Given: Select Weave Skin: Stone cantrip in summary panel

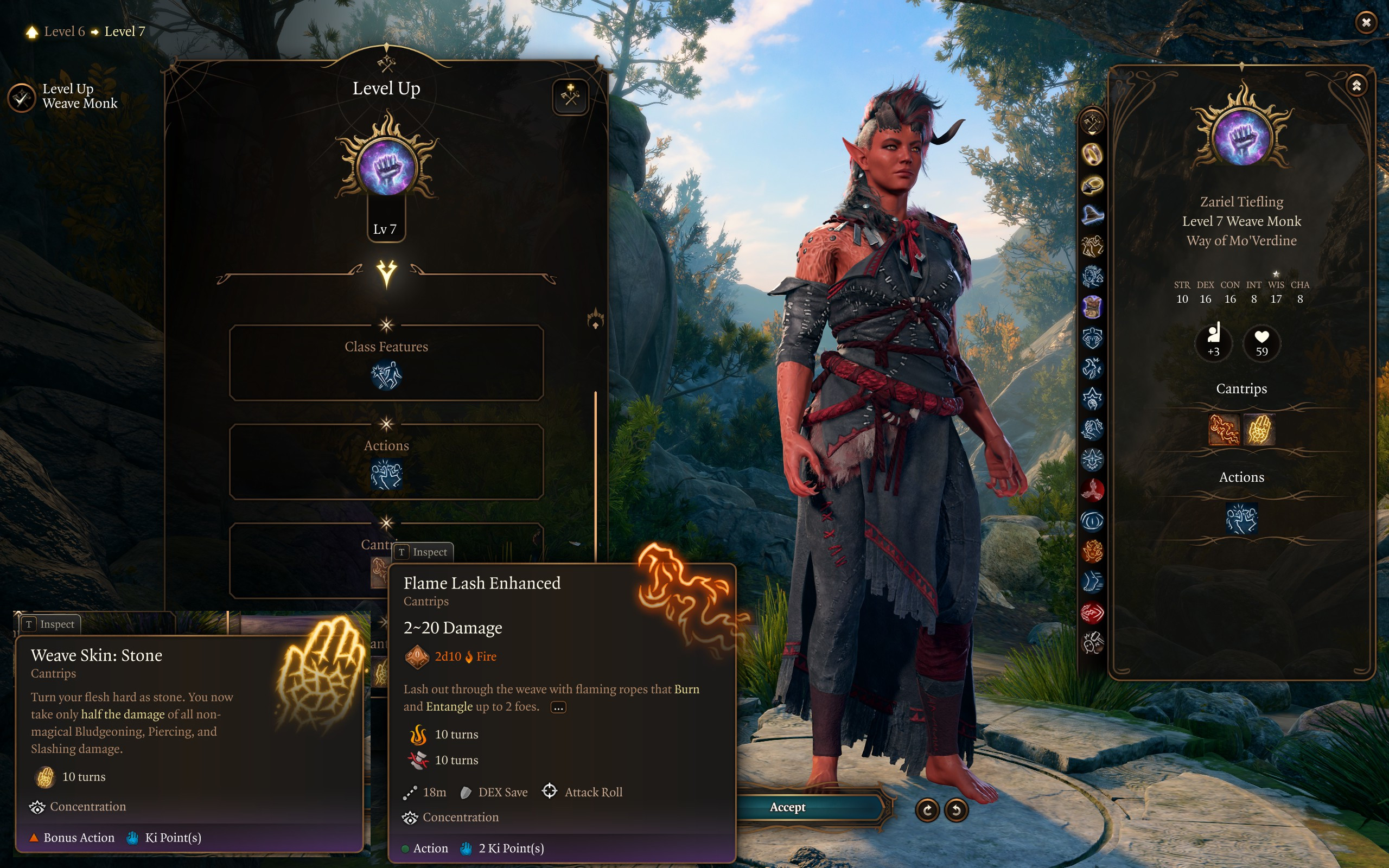Looking at the screenshot, I should 1259,430.
